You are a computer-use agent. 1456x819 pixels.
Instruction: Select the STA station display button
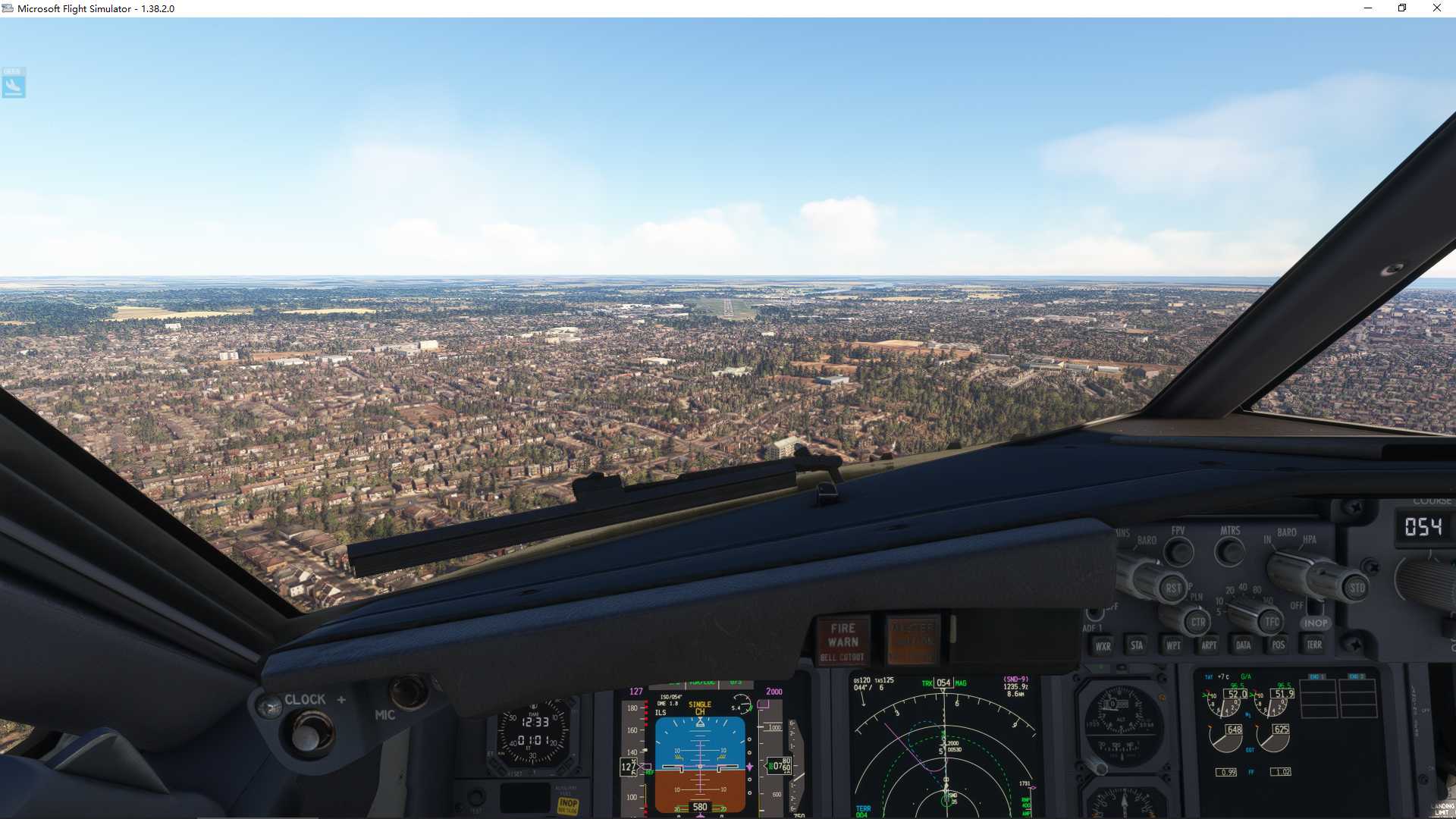click(x=1137, y=645)
